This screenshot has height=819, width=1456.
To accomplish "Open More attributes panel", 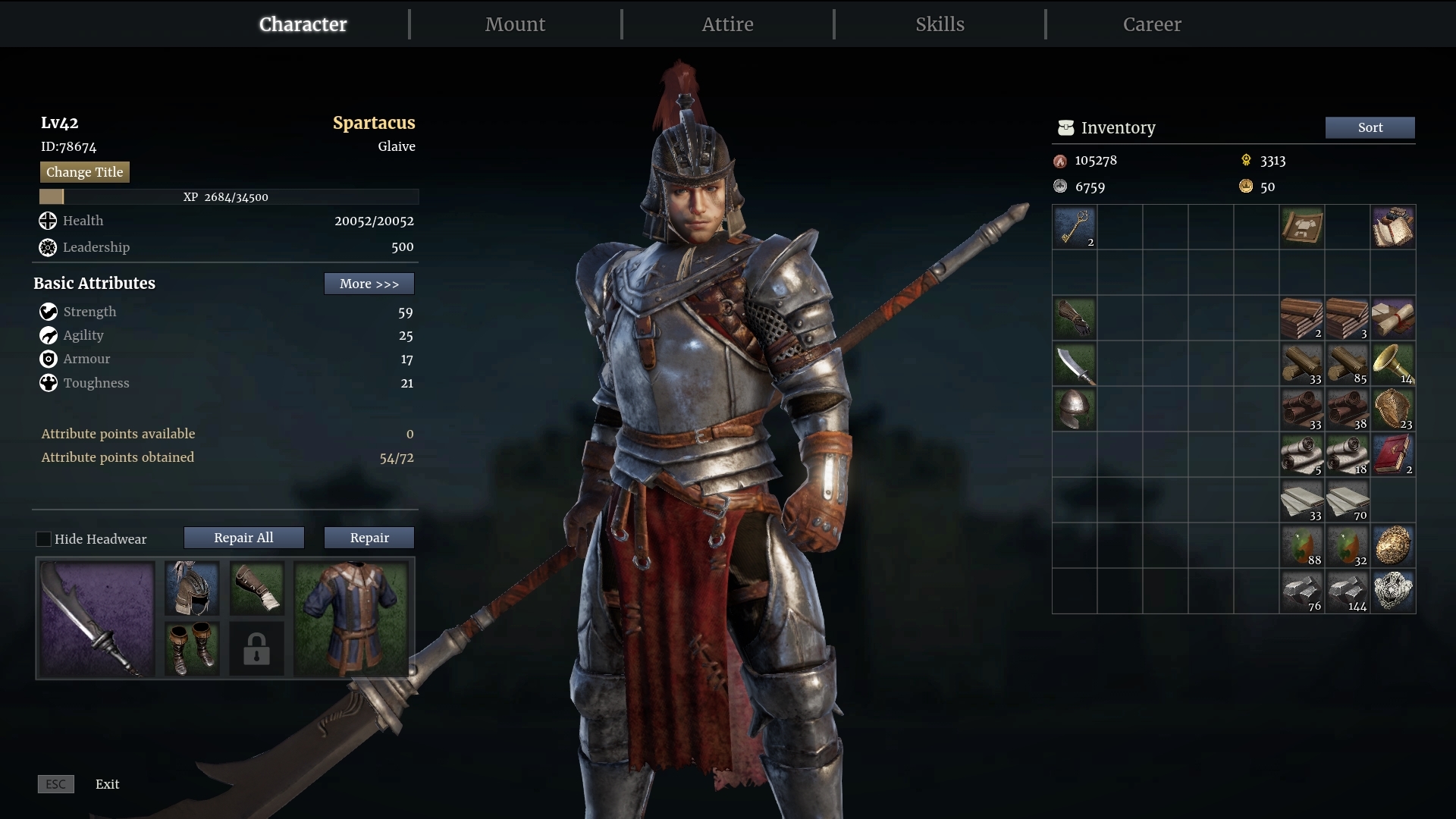I will [369, 284].
